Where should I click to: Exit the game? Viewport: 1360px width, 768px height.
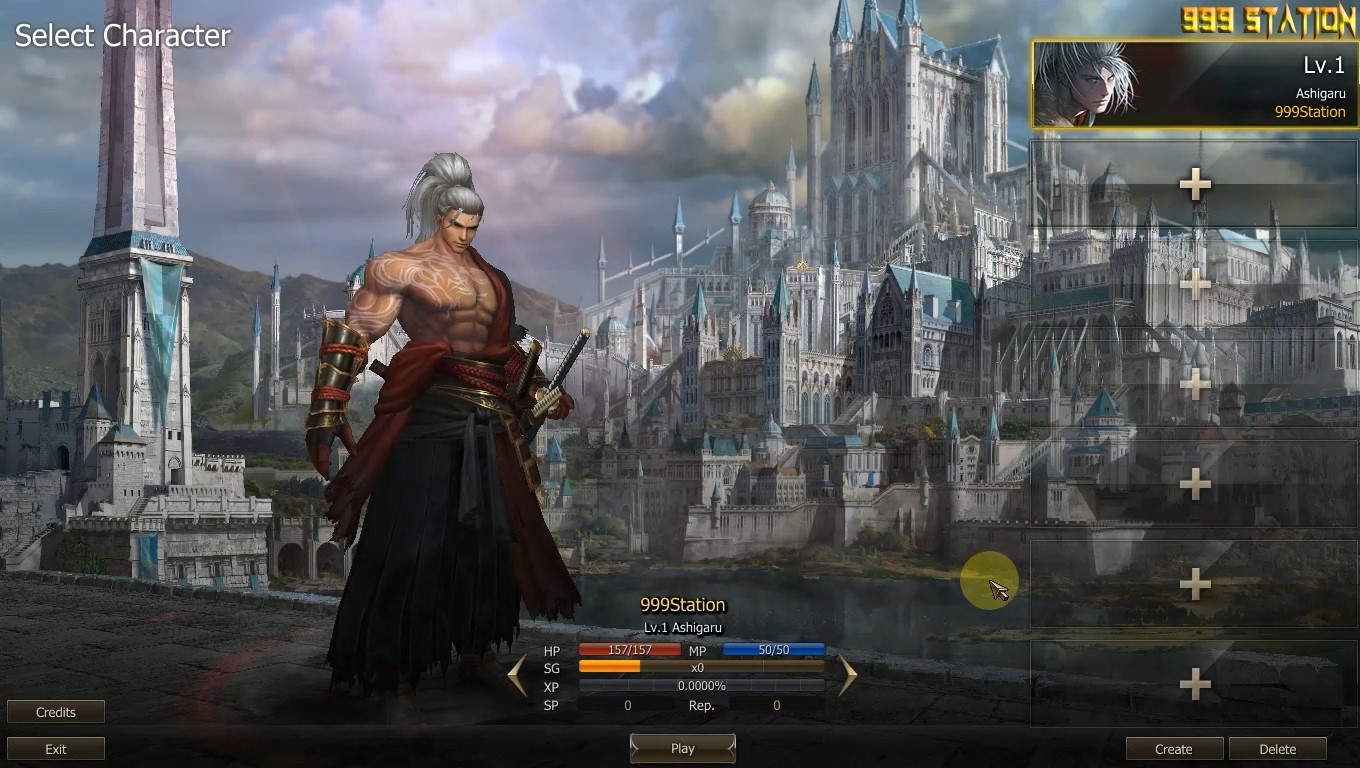tap(56, 749)
